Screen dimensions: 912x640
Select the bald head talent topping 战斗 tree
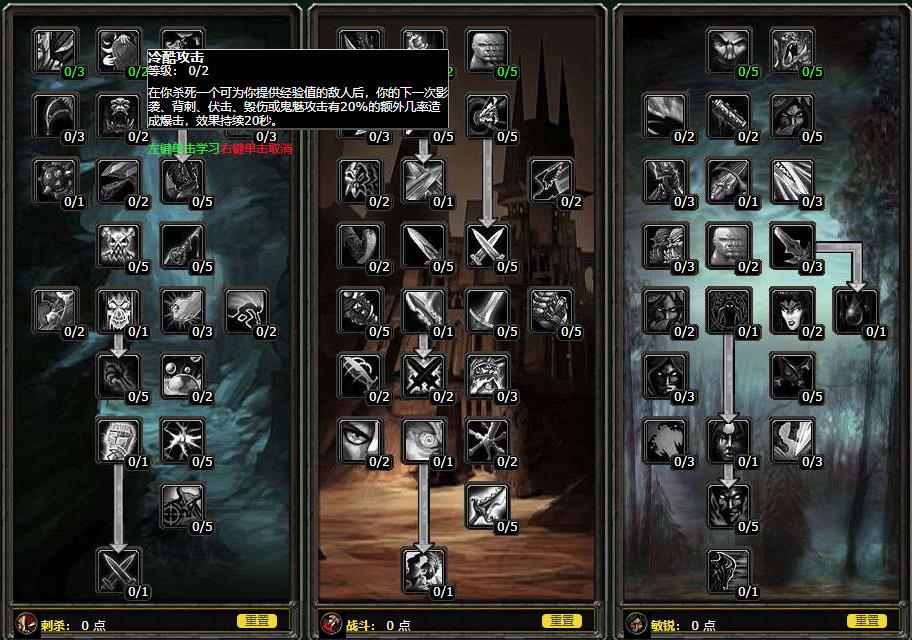point(487,50)
